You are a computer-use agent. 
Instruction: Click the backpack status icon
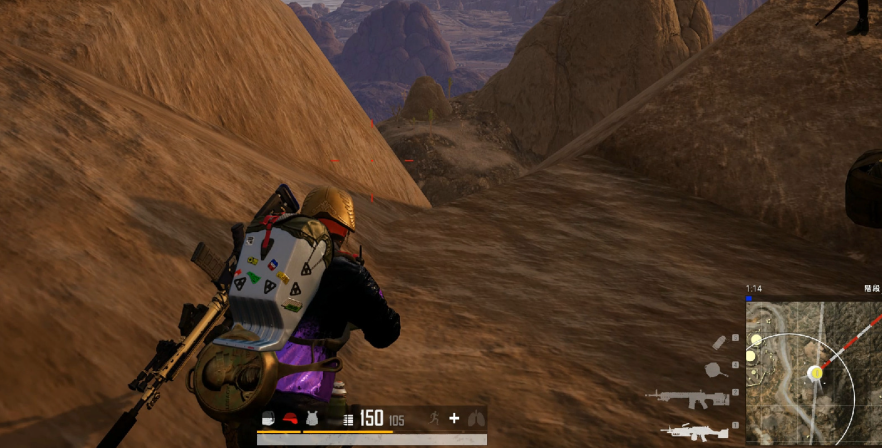pos(268,419)
